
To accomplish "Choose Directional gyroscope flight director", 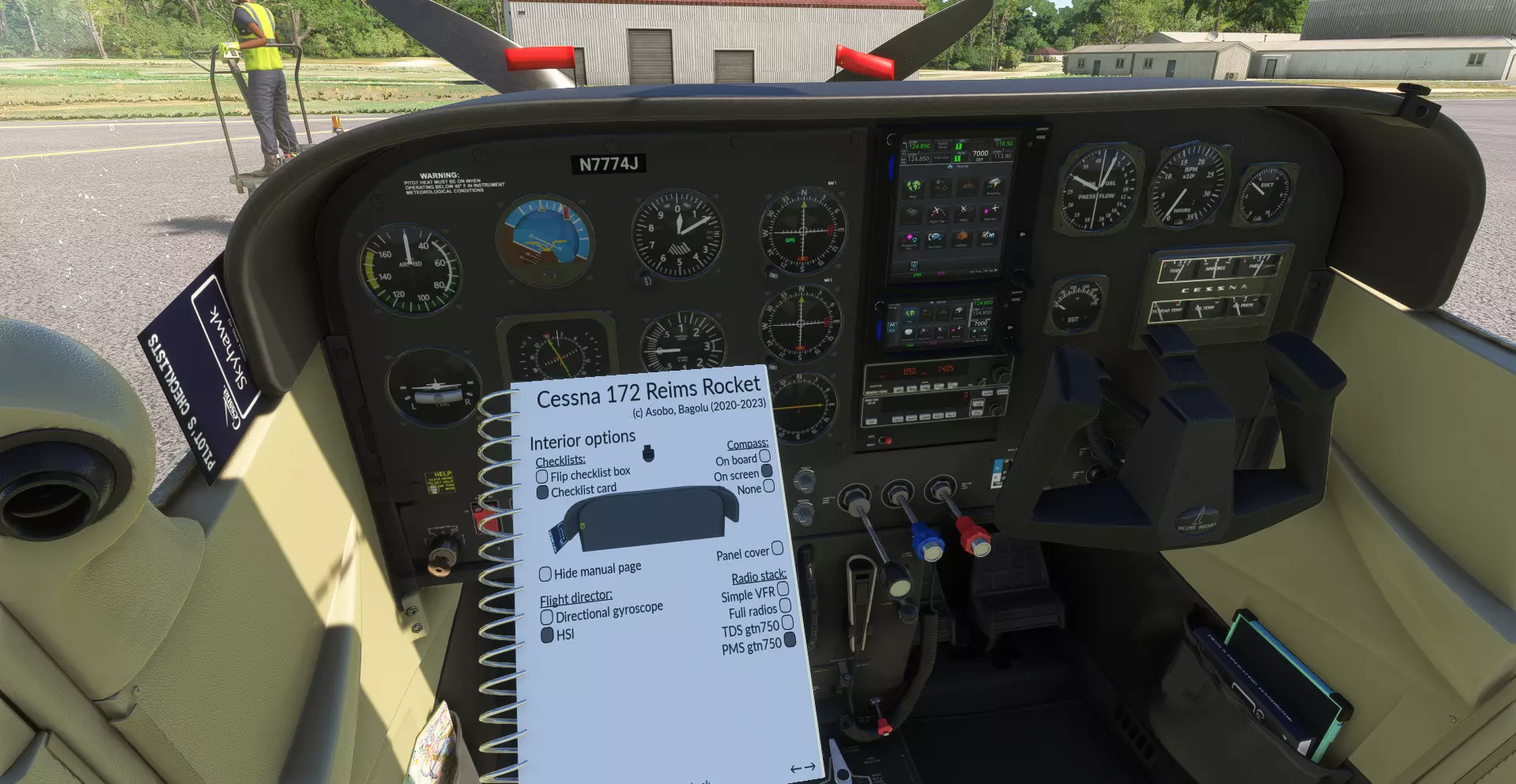I will click(547, 617).
